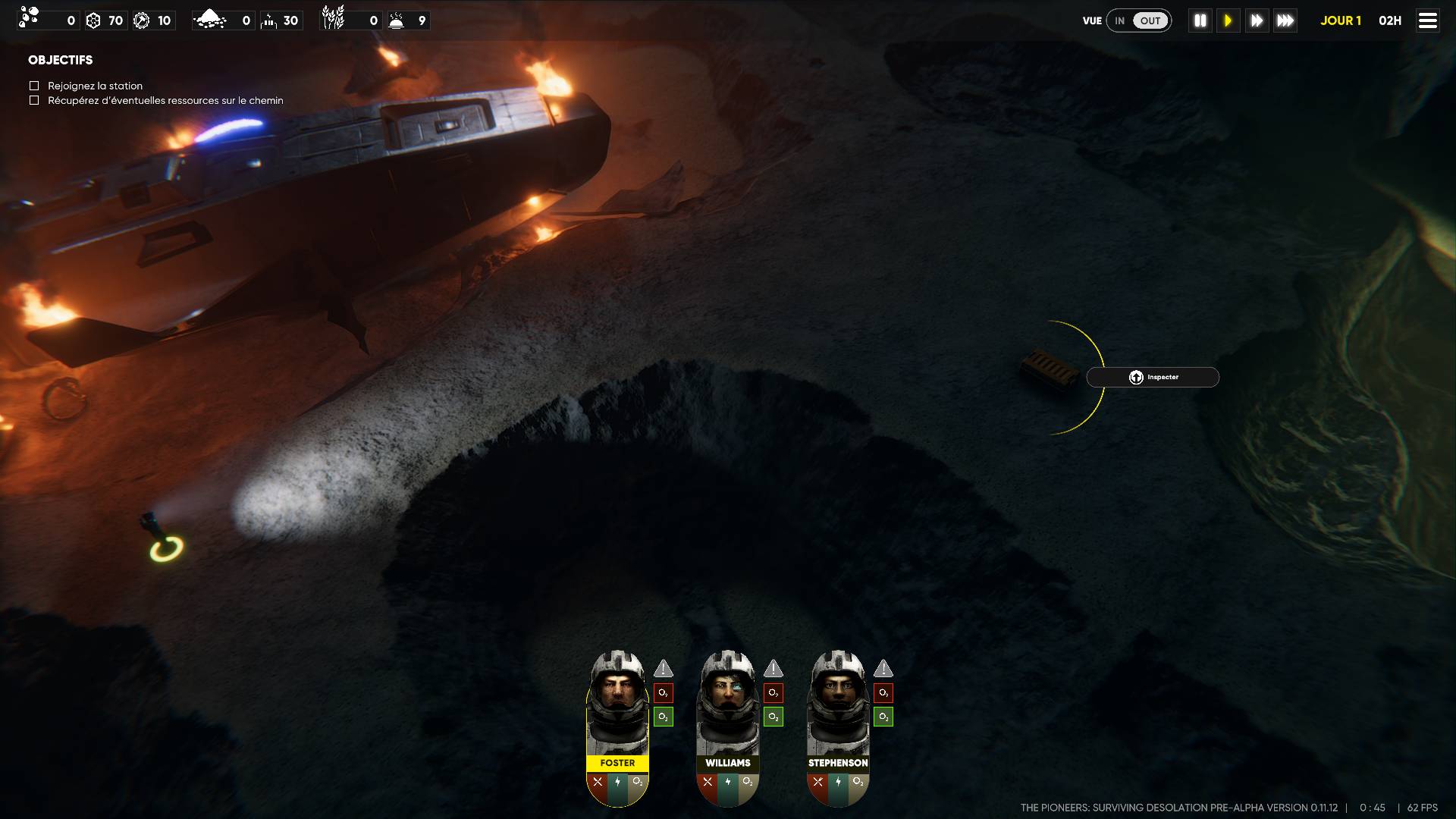The height and width of the screenshot is (819, 1456).
Task: Click Foster's red O2 status icon
Action: [663, 693]
